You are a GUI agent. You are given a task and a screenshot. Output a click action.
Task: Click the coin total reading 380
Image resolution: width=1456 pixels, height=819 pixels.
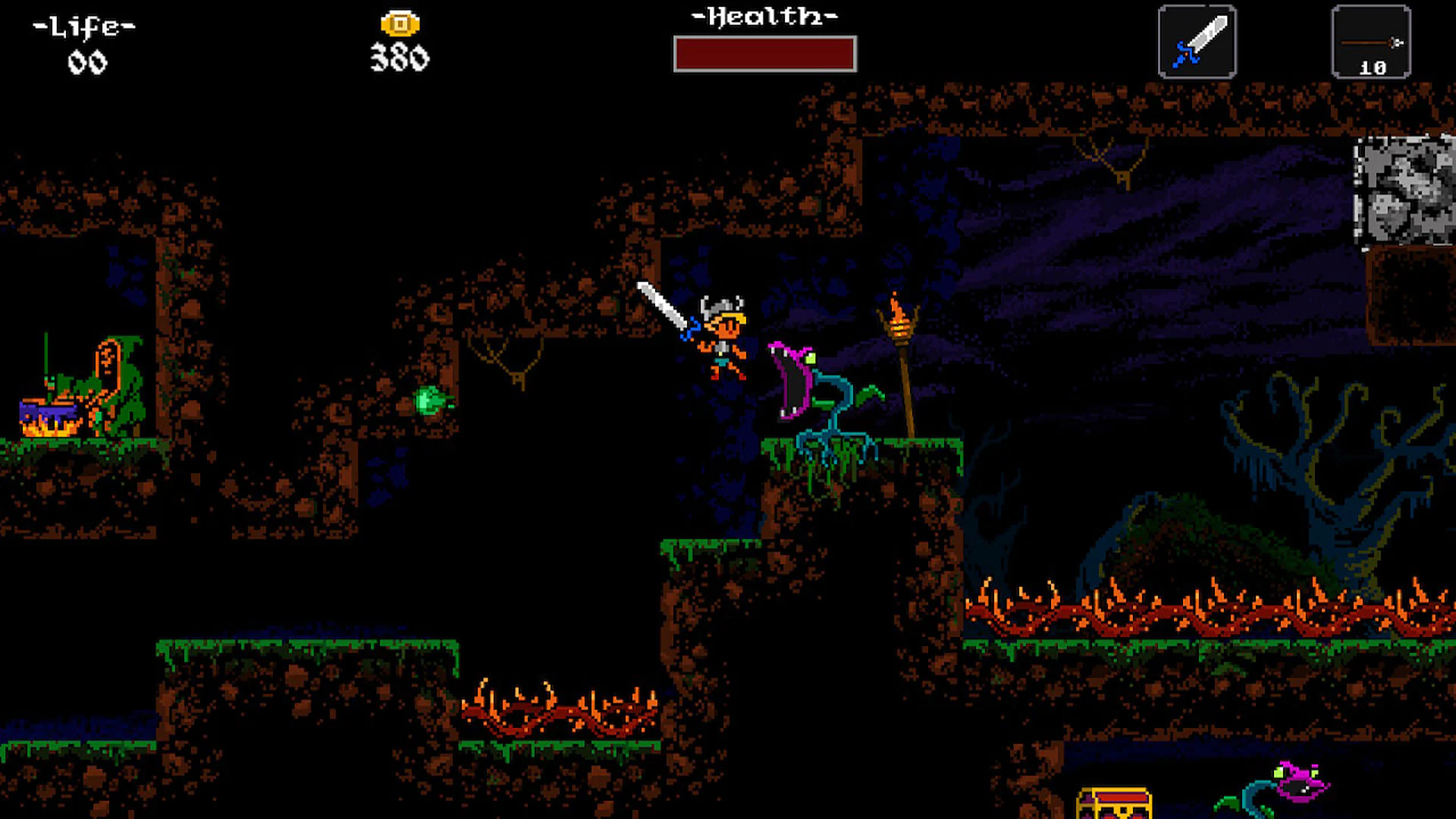[x=400, y=57]
